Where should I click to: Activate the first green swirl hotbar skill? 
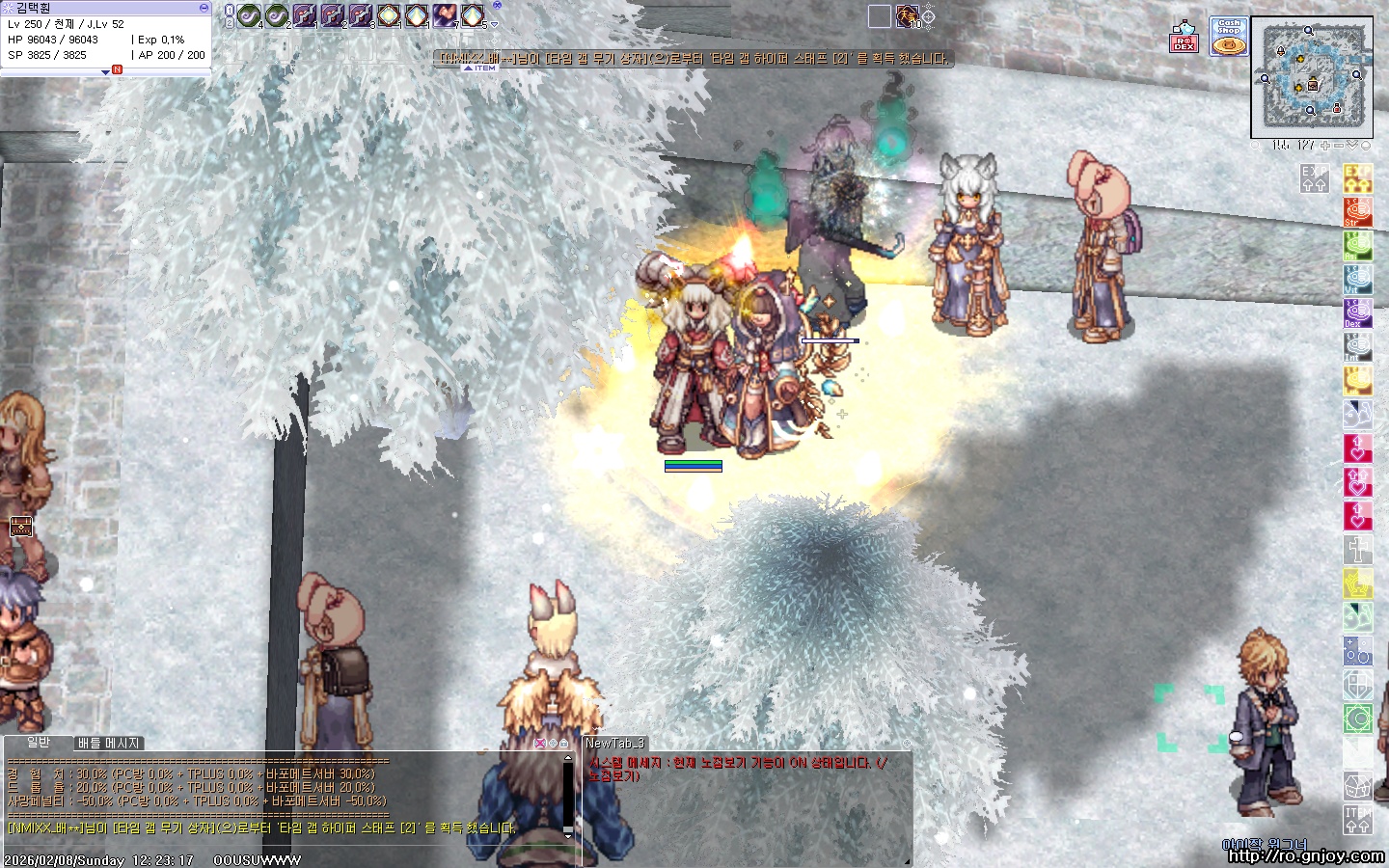(249, 15)
